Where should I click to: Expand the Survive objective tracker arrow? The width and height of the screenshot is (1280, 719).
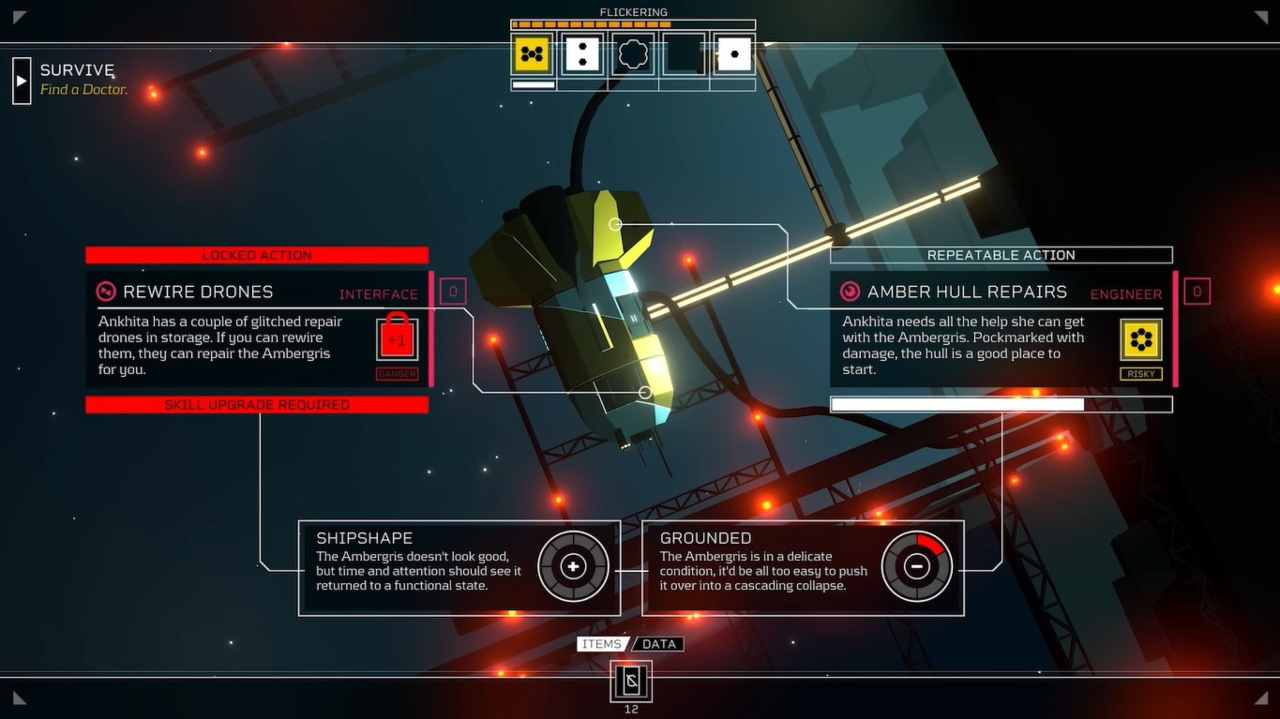pyautogui.click(x=22, y=80)
